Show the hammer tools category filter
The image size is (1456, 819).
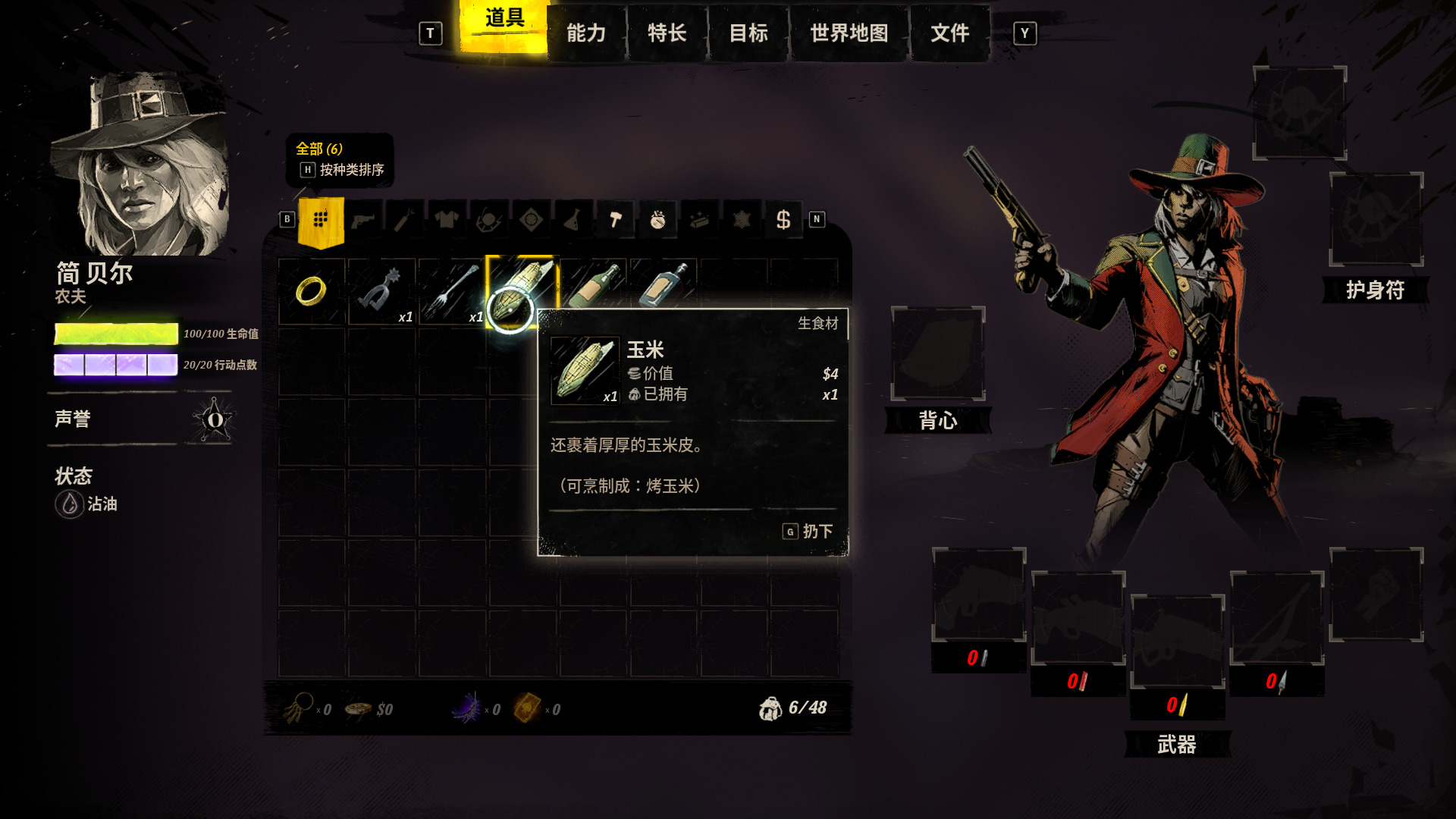coord(615,220)
